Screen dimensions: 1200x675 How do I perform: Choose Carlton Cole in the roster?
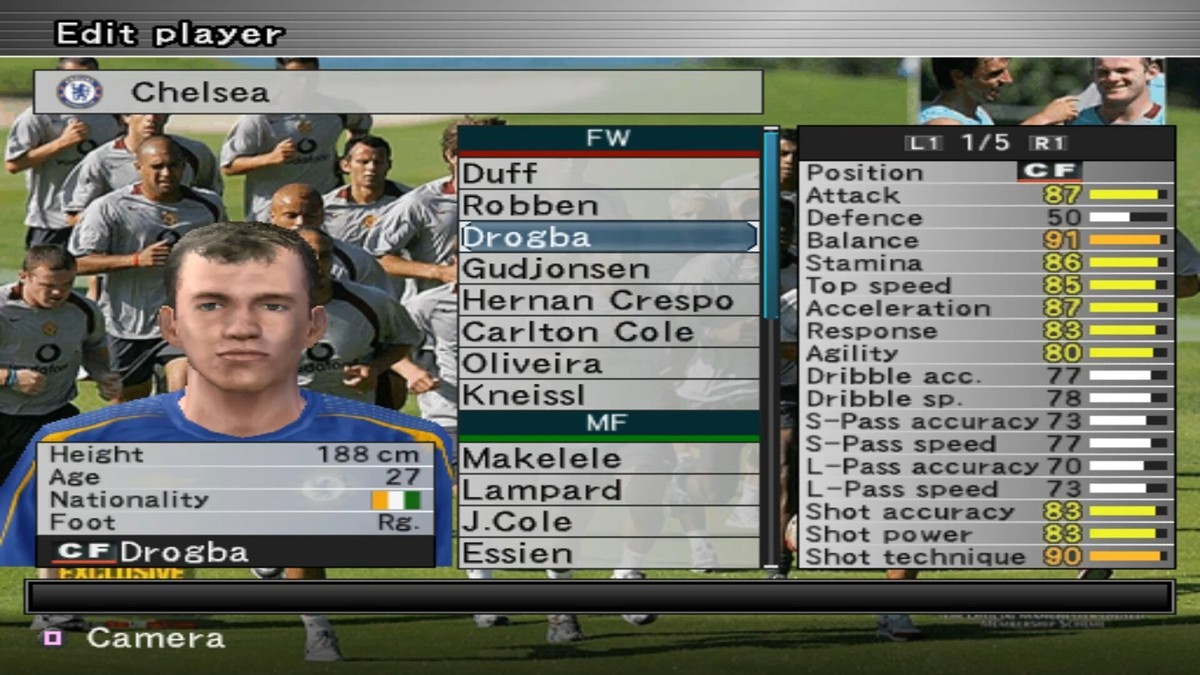608,332
